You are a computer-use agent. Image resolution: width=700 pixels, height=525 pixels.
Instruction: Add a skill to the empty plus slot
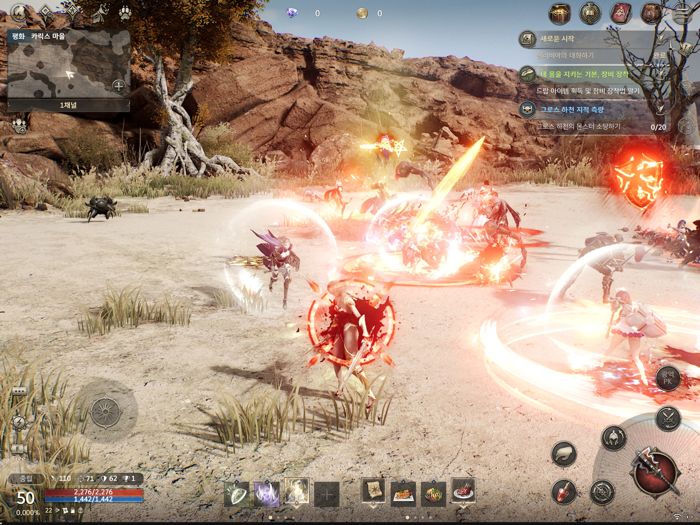(327, 493)
